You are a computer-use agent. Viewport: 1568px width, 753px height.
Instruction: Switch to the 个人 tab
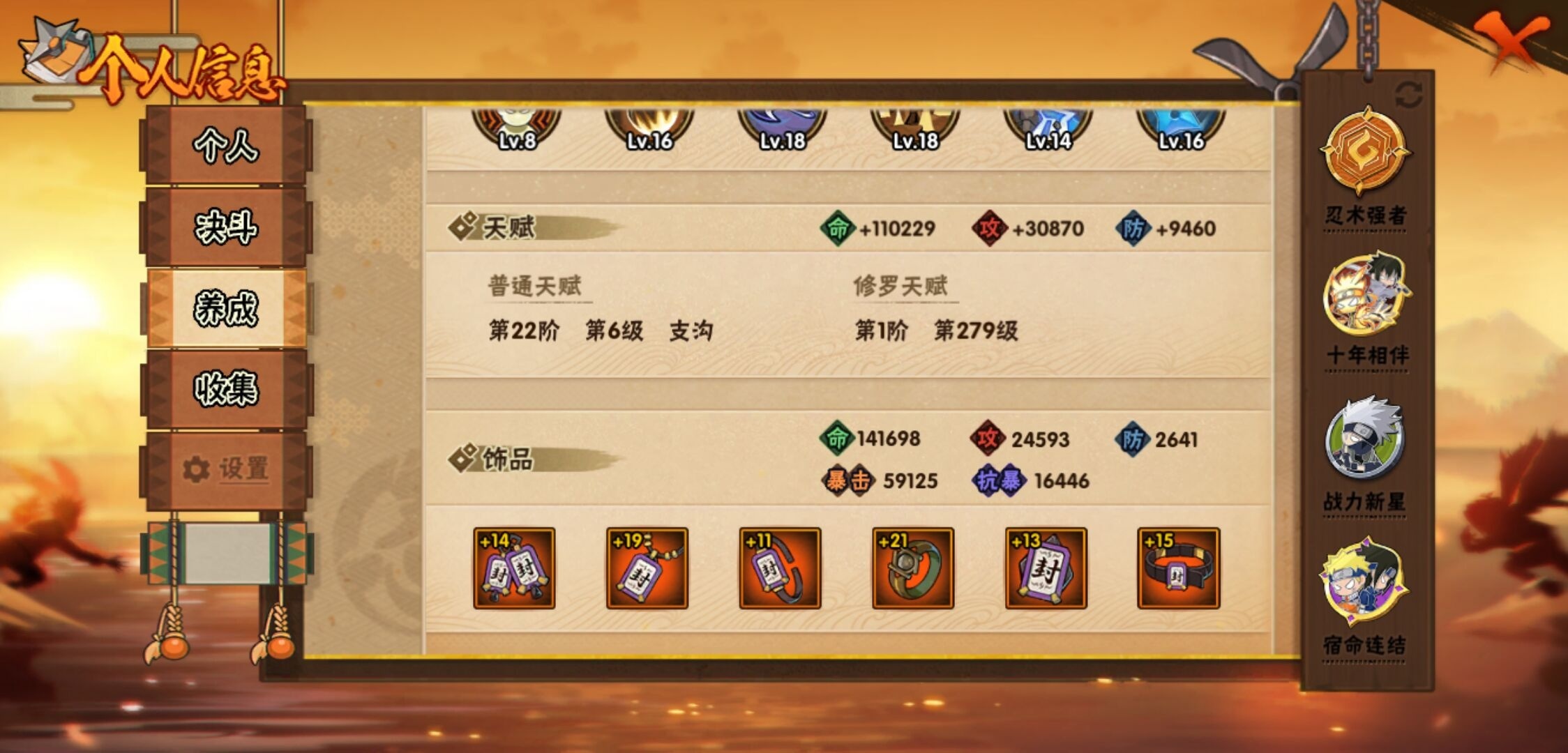pos(225,147)
